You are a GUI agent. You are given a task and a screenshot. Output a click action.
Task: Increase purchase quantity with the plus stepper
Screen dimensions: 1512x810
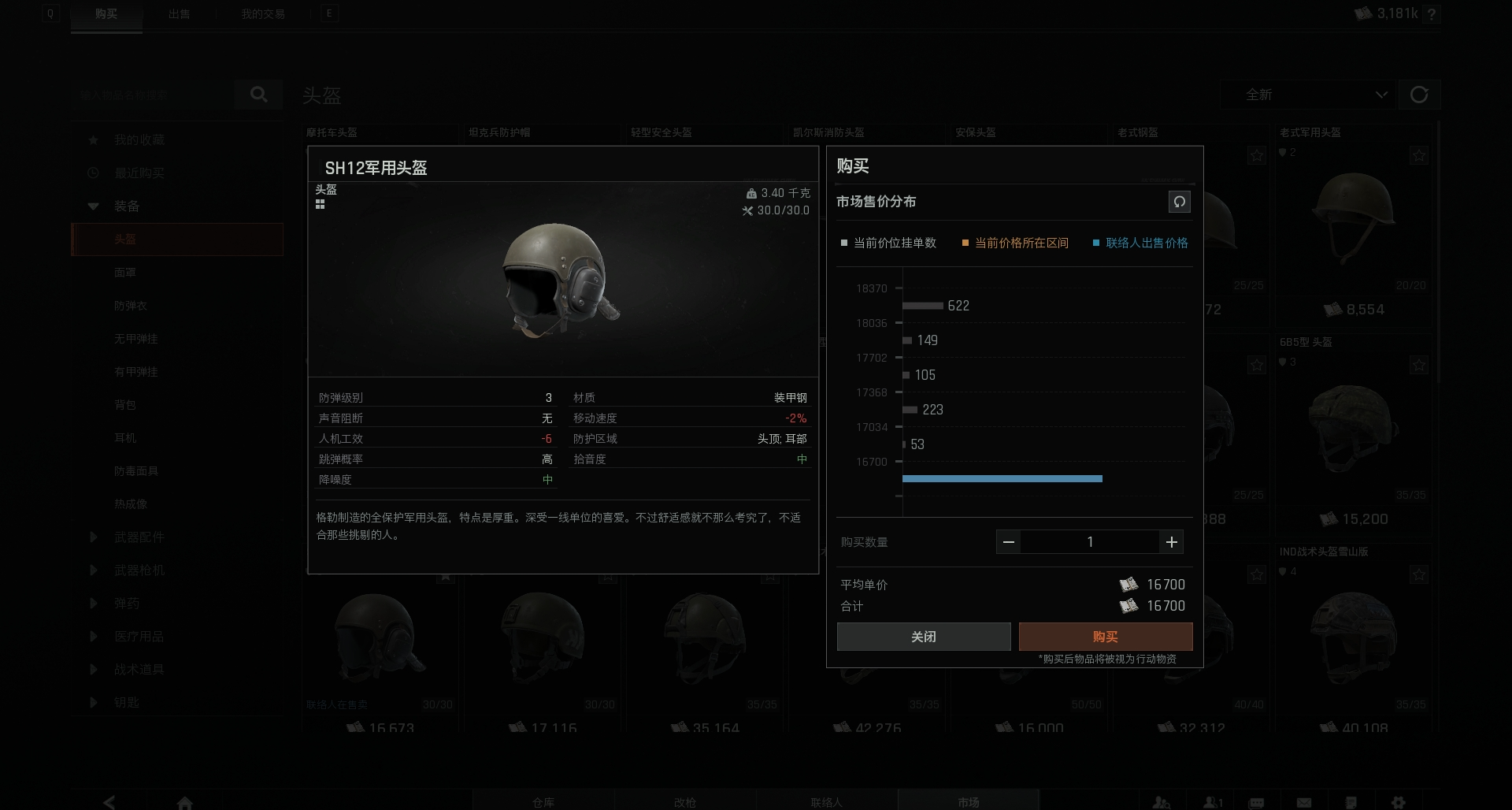click(x=1171, y=541)
